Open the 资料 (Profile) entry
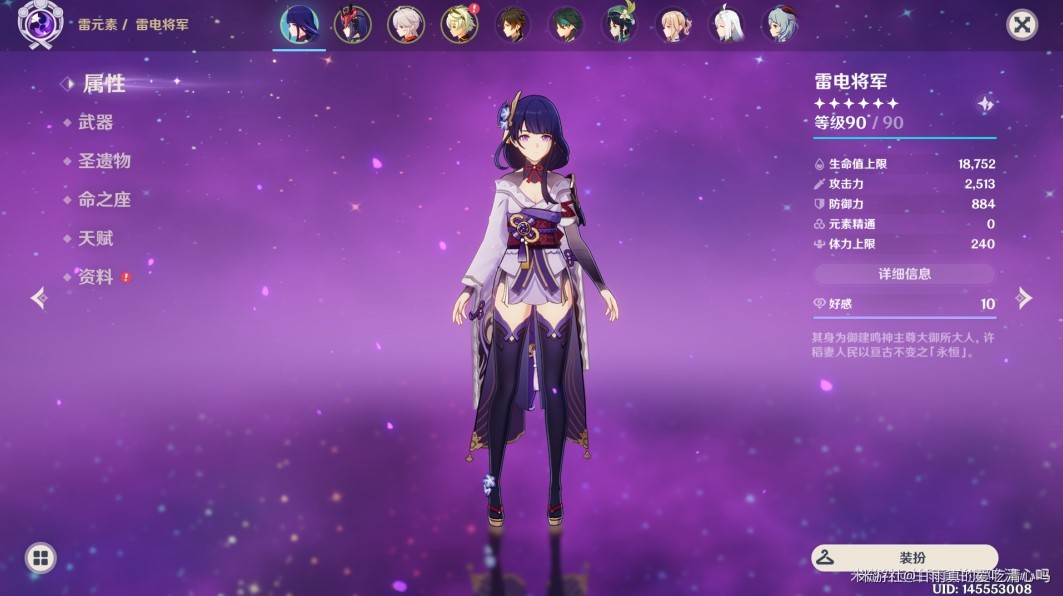 point(96,277)
